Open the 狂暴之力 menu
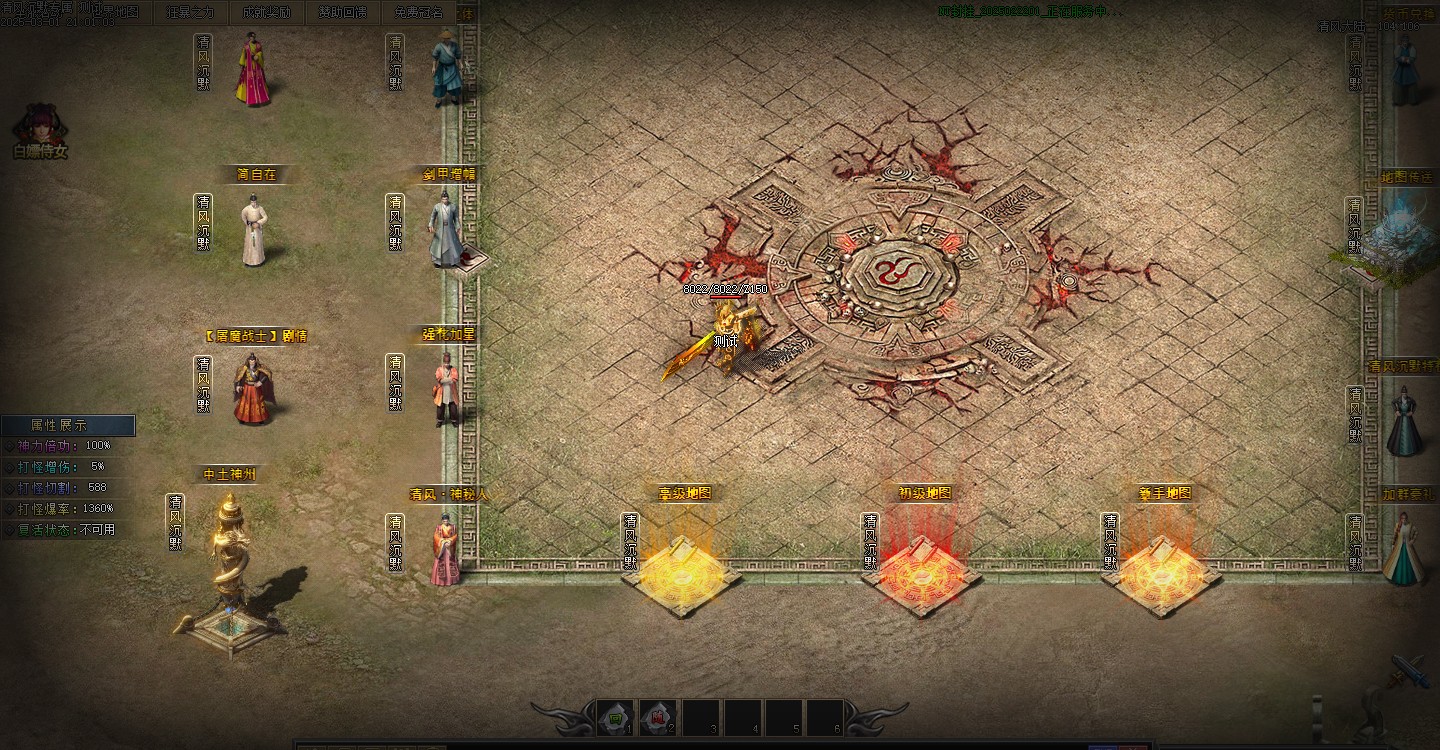Viewport: 1440px width, 750px height. click(190, 12)
